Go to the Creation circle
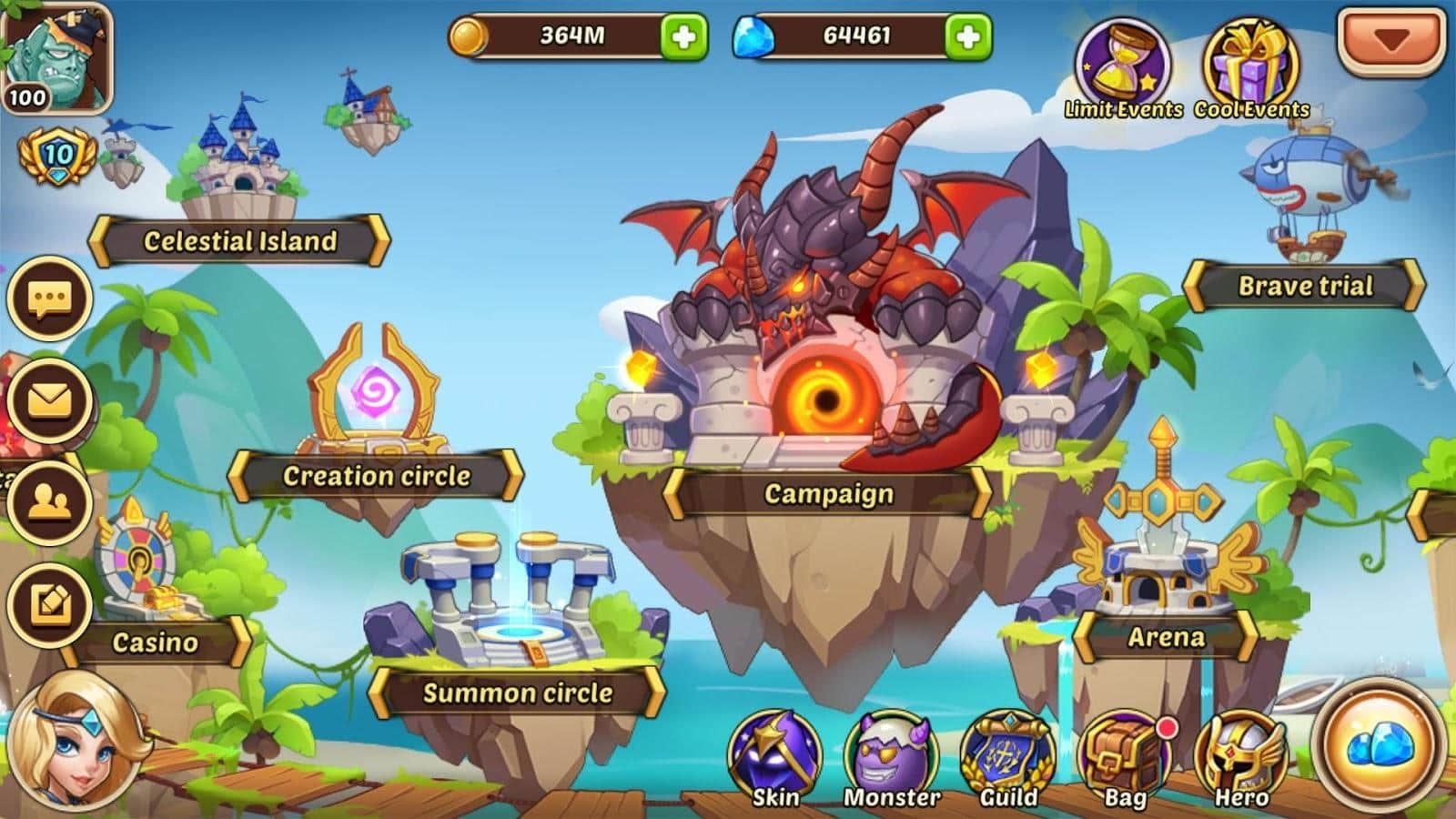1456x819 pixels. (x=375, y=475)
